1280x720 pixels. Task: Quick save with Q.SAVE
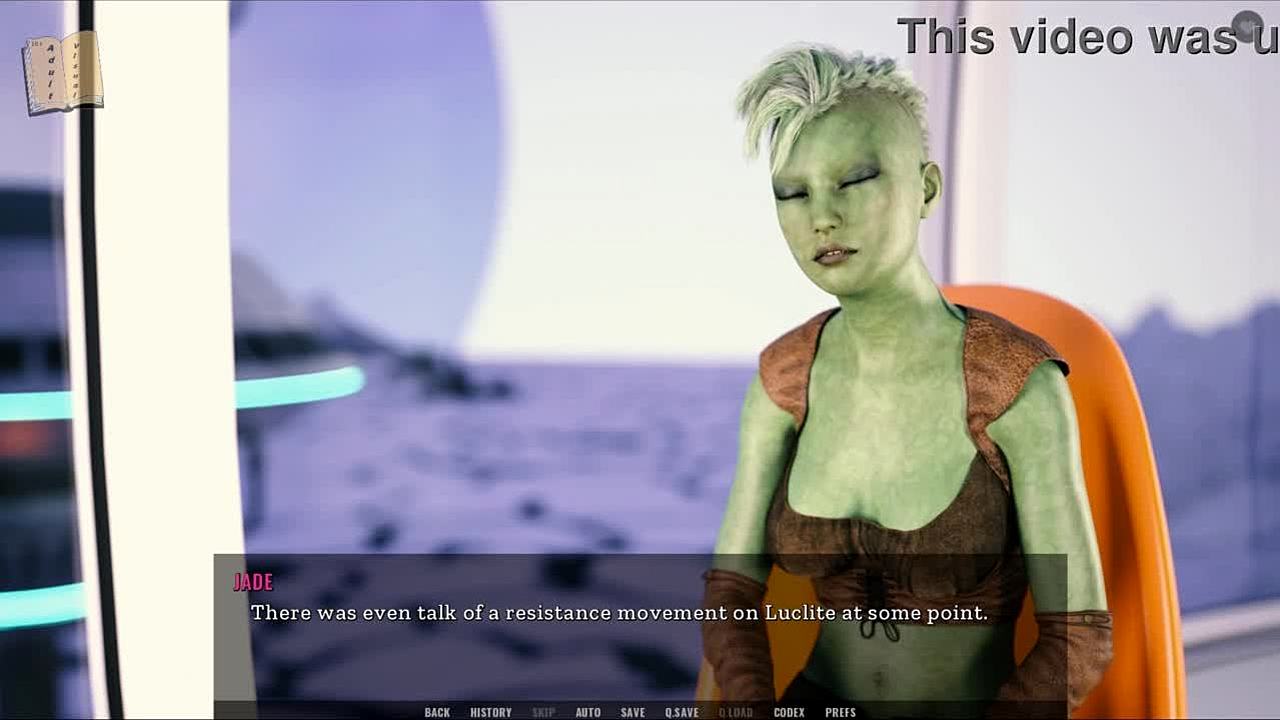[682, 712]
